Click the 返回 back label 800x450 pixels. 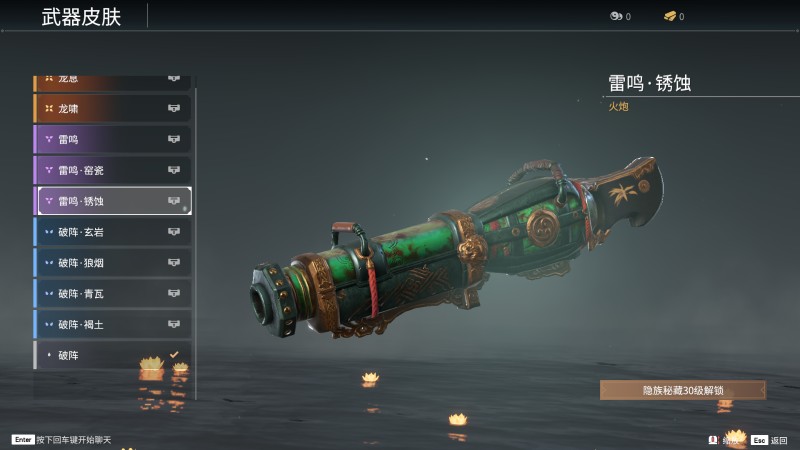[x=779, y=440]
